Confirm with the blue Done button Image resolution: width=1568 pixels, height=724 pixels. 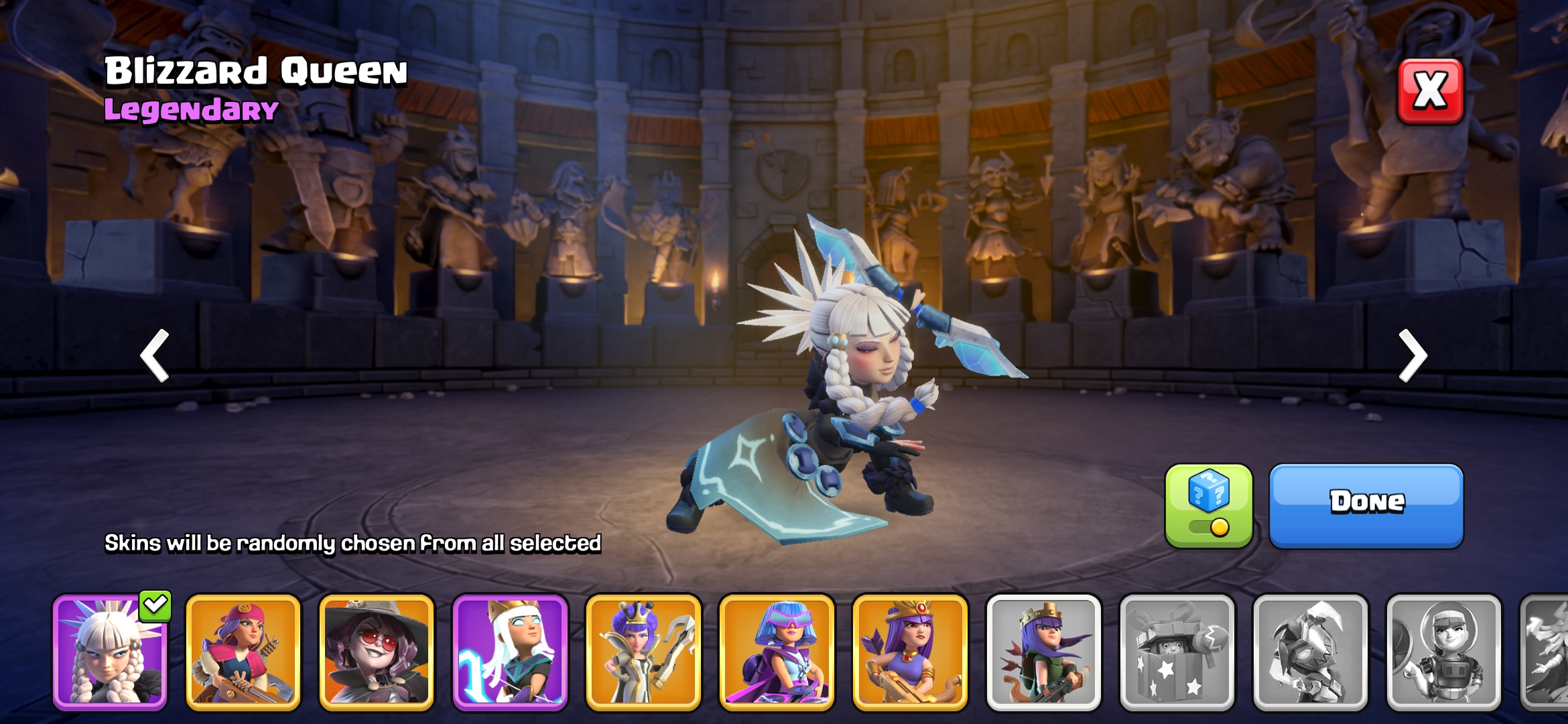coord(1366,505)
